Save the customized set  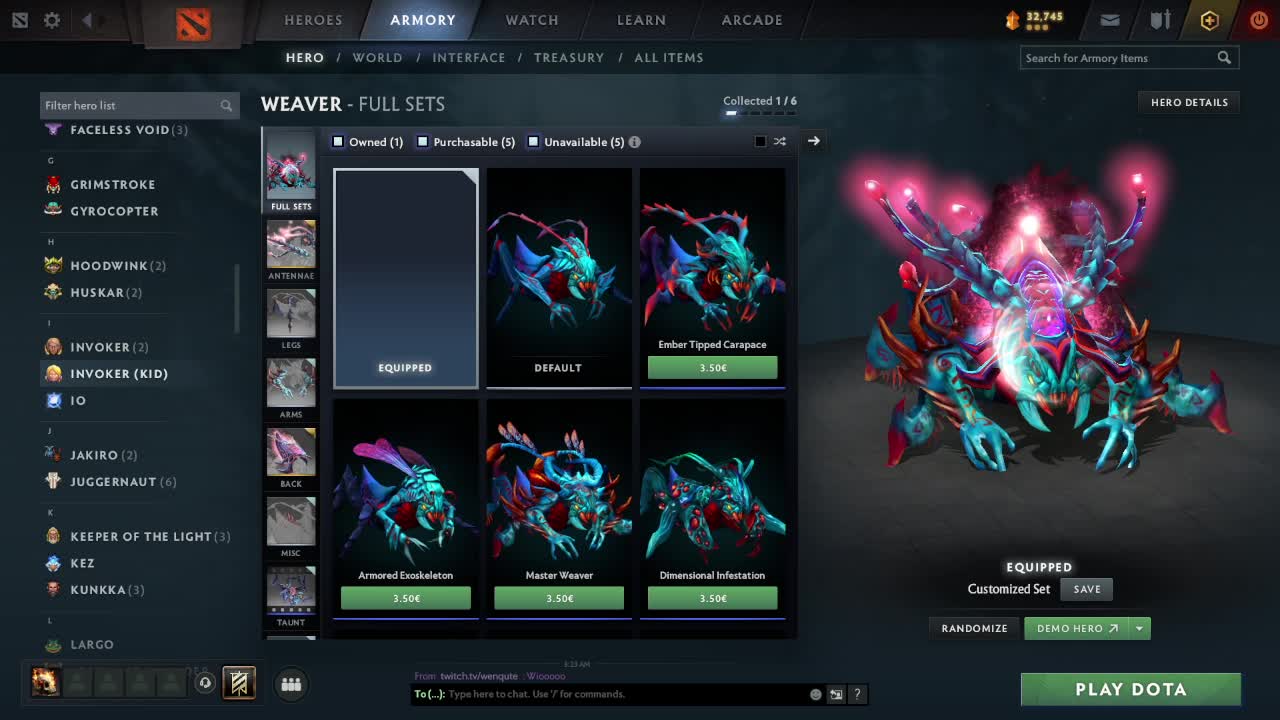pyautogui.click(x=1086, y=590)
